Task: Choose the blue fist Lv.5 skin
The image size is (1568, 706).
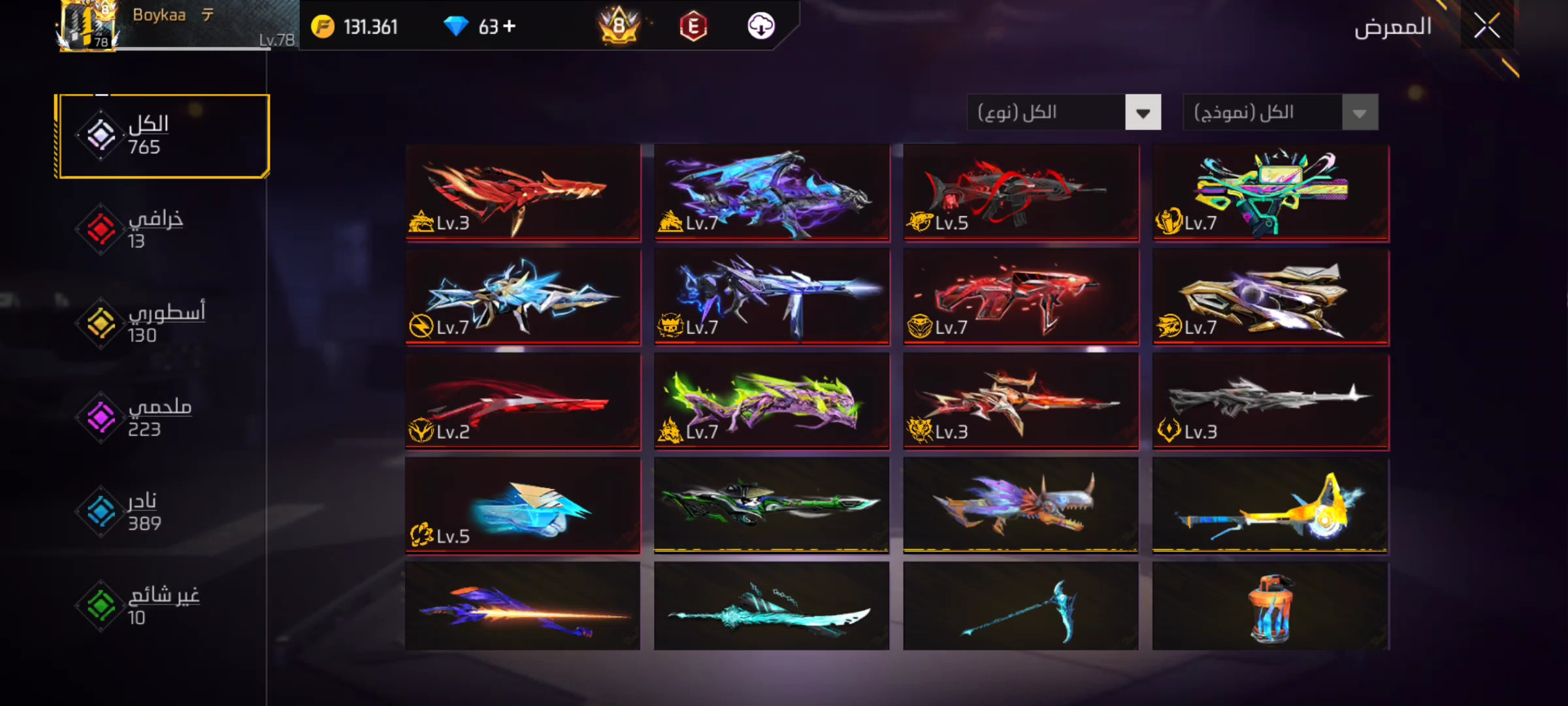Action: (523, 506)
